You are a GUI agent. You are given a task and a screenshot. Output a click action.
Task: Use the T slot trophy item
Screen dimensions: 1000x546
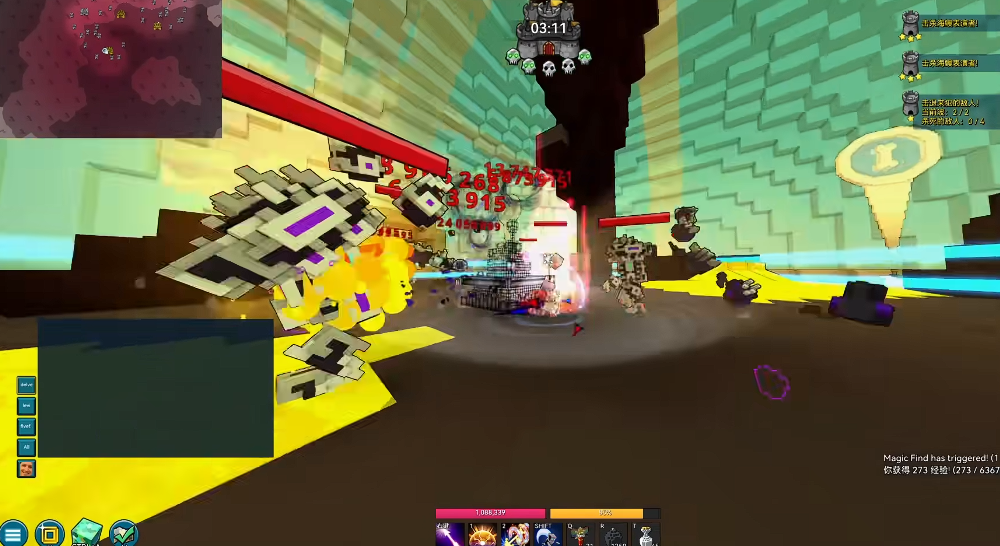(x=646, y=535)
